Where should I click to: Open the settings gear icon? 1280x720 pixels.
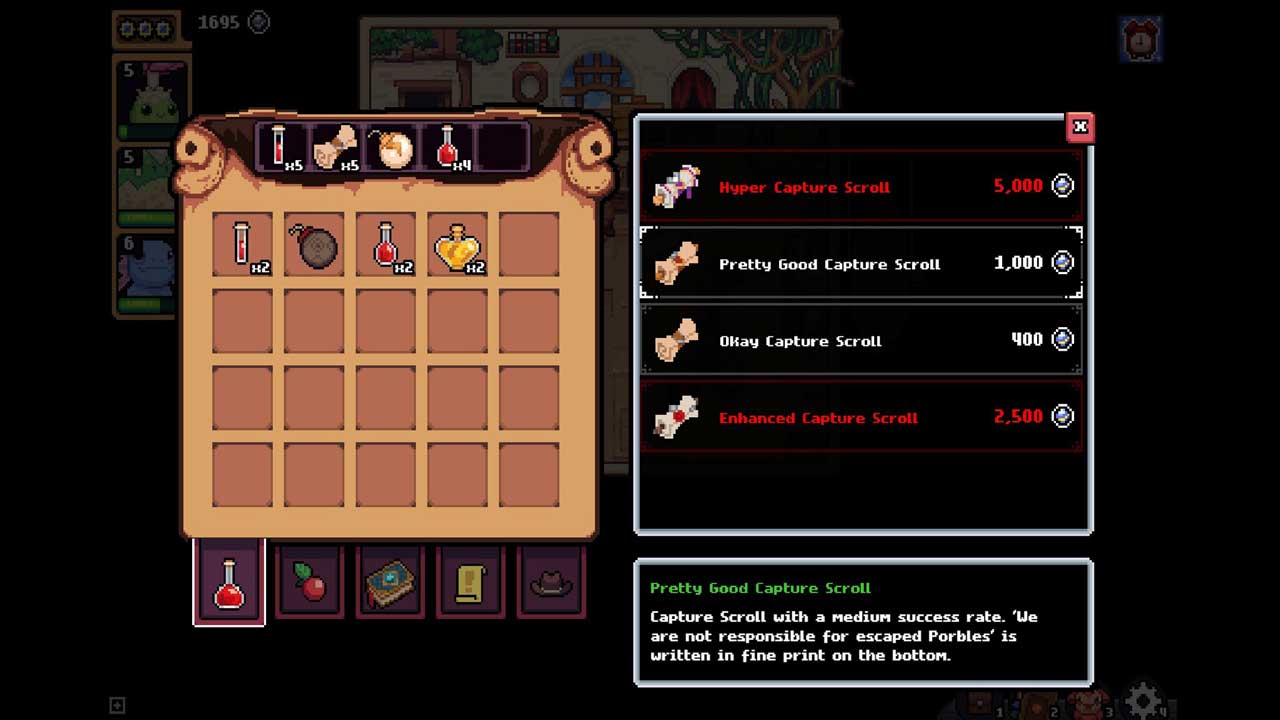pos(1143,700)
